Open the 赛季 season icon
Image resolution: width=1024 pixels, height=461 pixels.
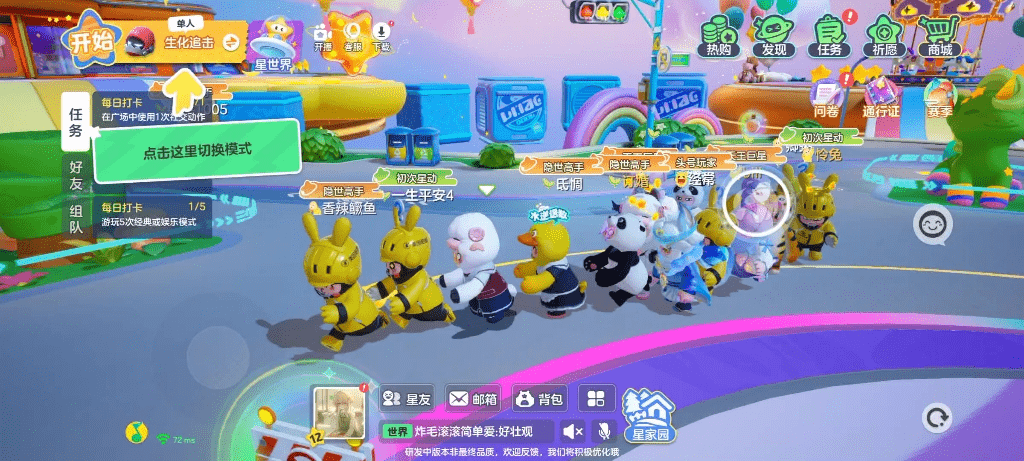click(940, 98)
